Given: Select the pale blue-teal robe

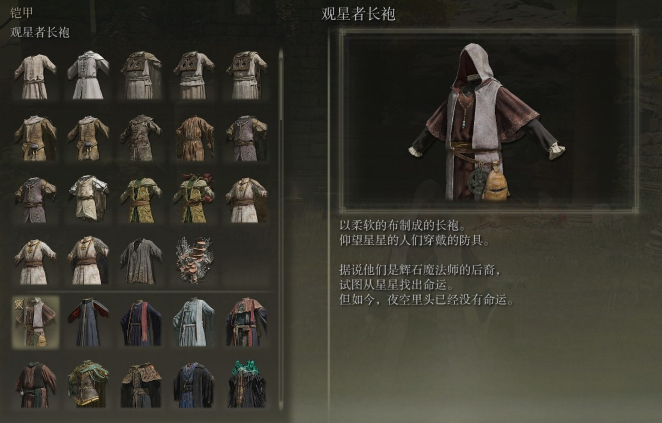Looking at the screenshot, I should coord(194,322).
